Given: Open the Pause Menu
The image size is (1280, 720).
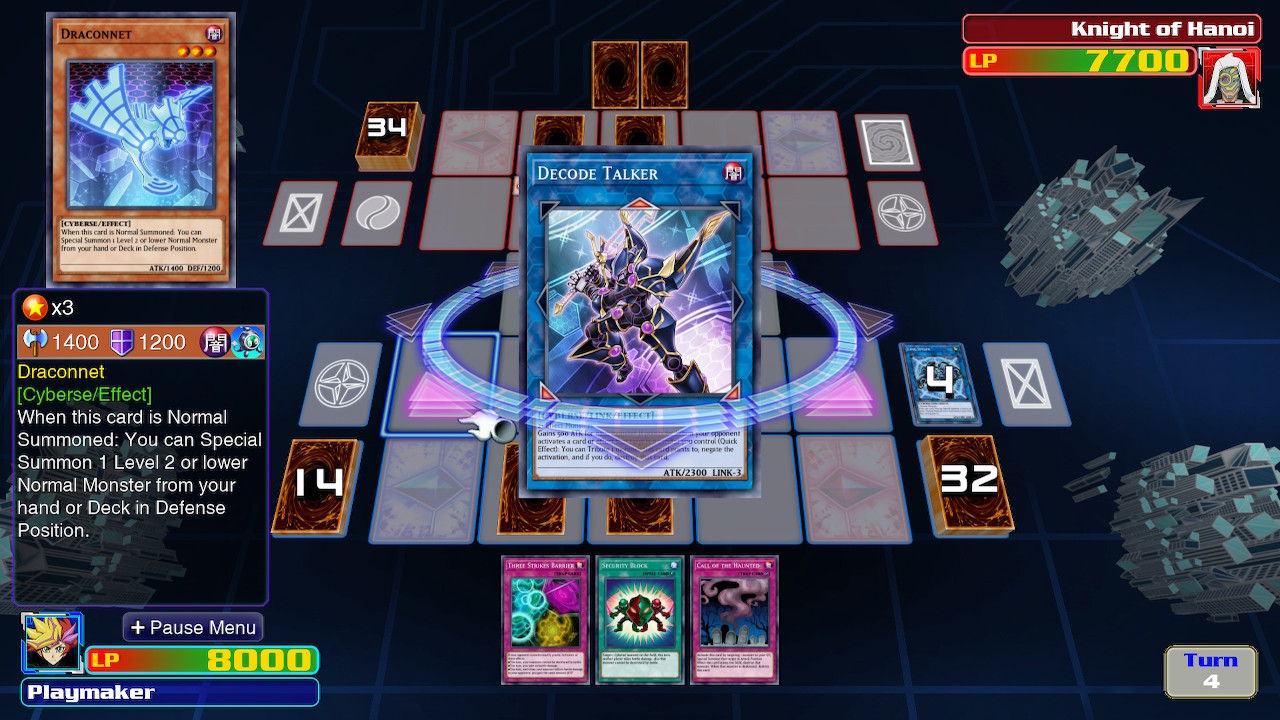Looking at the screenshot, I should pyautogui.click(x=192, y=627).
